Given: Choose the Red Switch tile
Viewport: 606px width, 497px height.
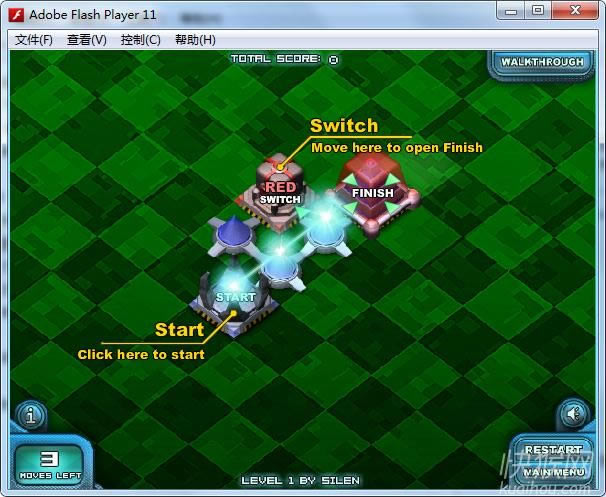Looking at the screenshot, I should 280,189.
